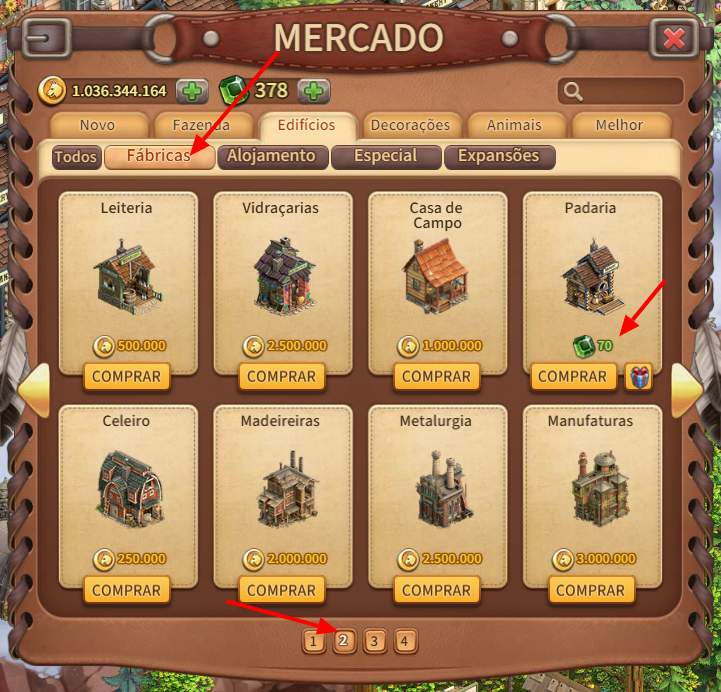The image size is (721, 692).
Task: Buy the Leiteria building
Action: (x=127, y=377)
